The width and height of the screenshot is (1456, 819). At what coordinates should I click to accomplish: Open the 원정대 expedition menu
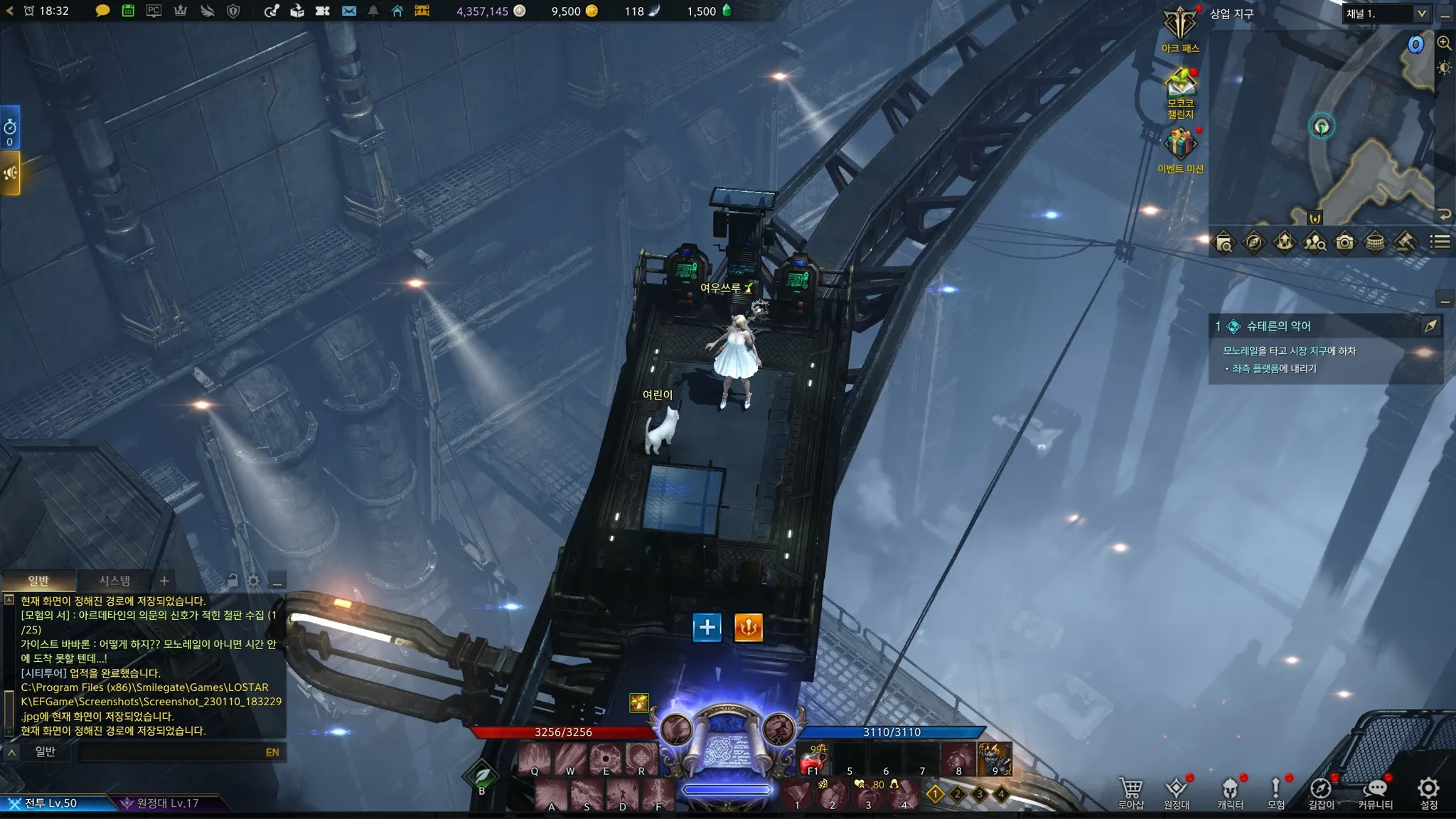(1176, 792)
